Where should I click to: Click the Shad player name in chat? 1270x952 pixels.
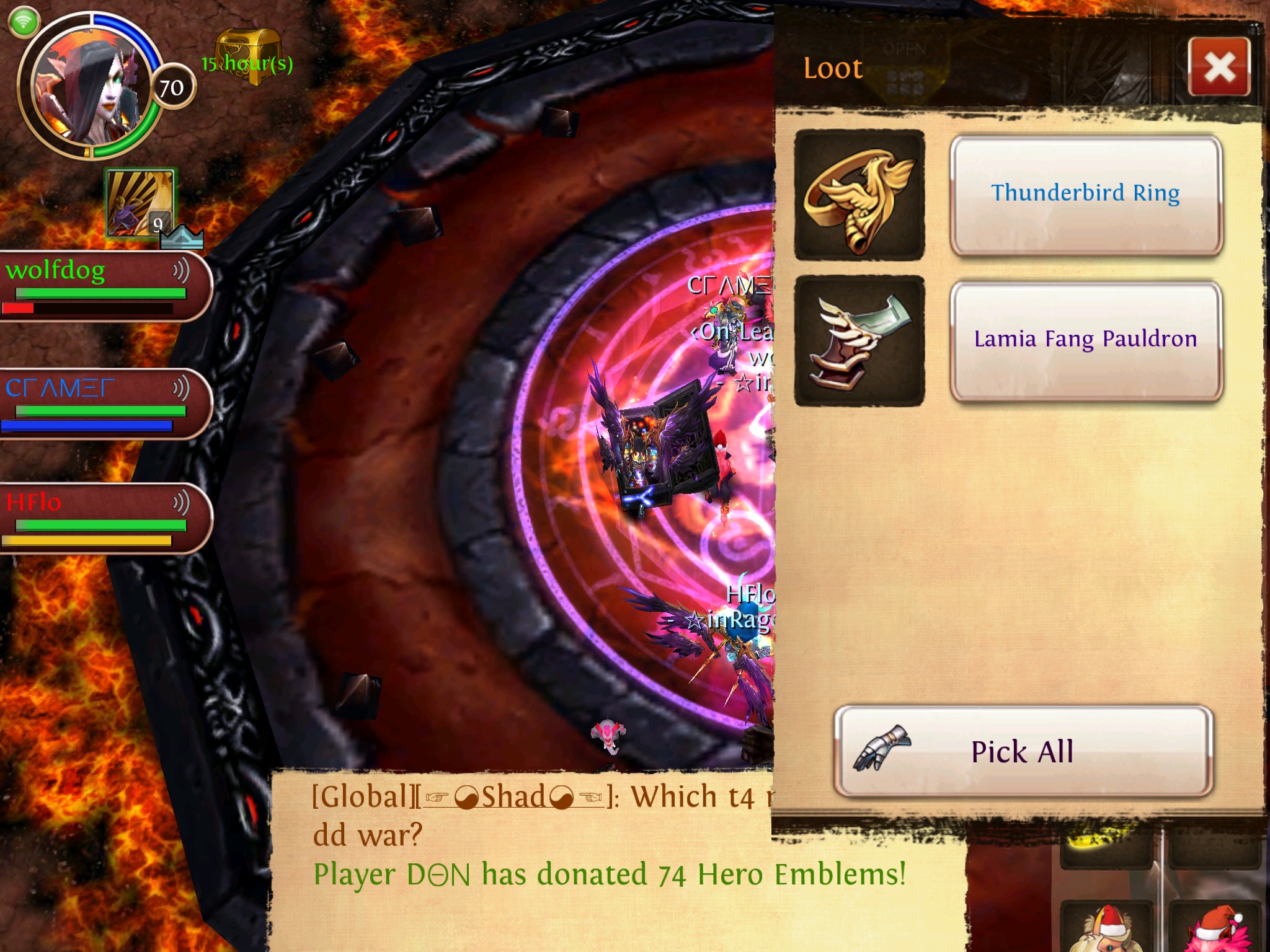pos(513,797)
